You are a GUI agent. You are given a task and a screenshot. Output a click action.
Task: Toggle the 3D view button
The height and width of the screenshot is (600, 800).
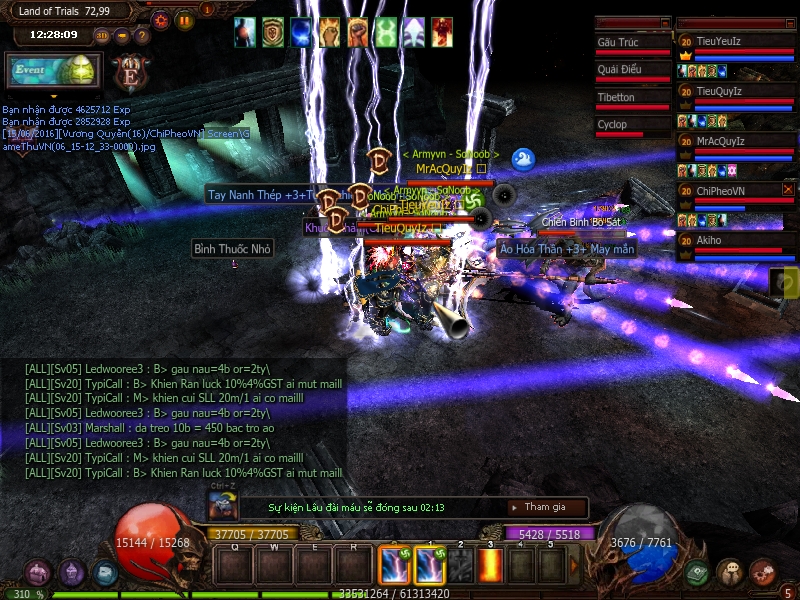tap(102, 36)
